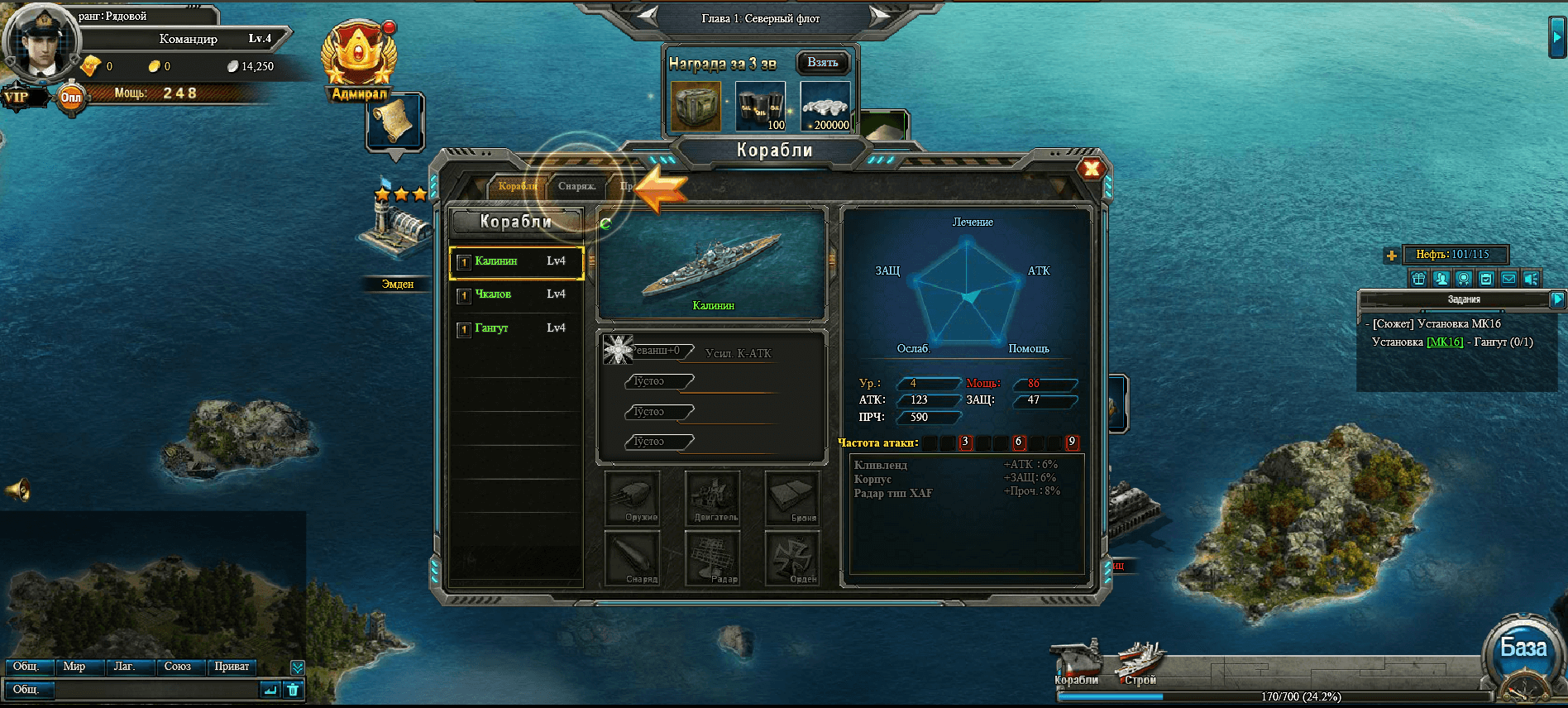Viewport: 1568px width, 708px height.
Task: Open the Строй formation menu
Action: tap(1140, 663)
